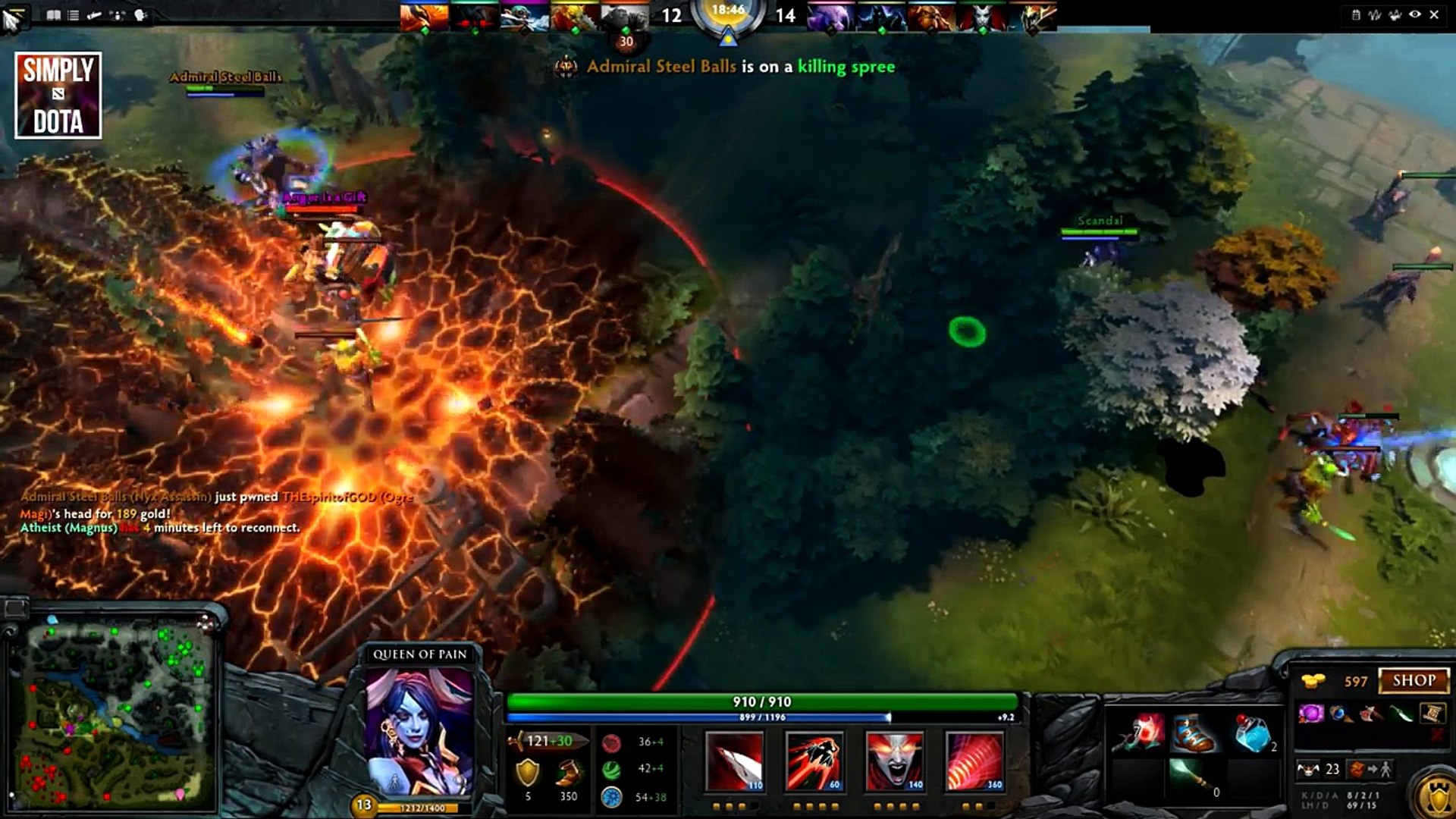Call the courier
Screen dimensions: 1456x819
1308,770
